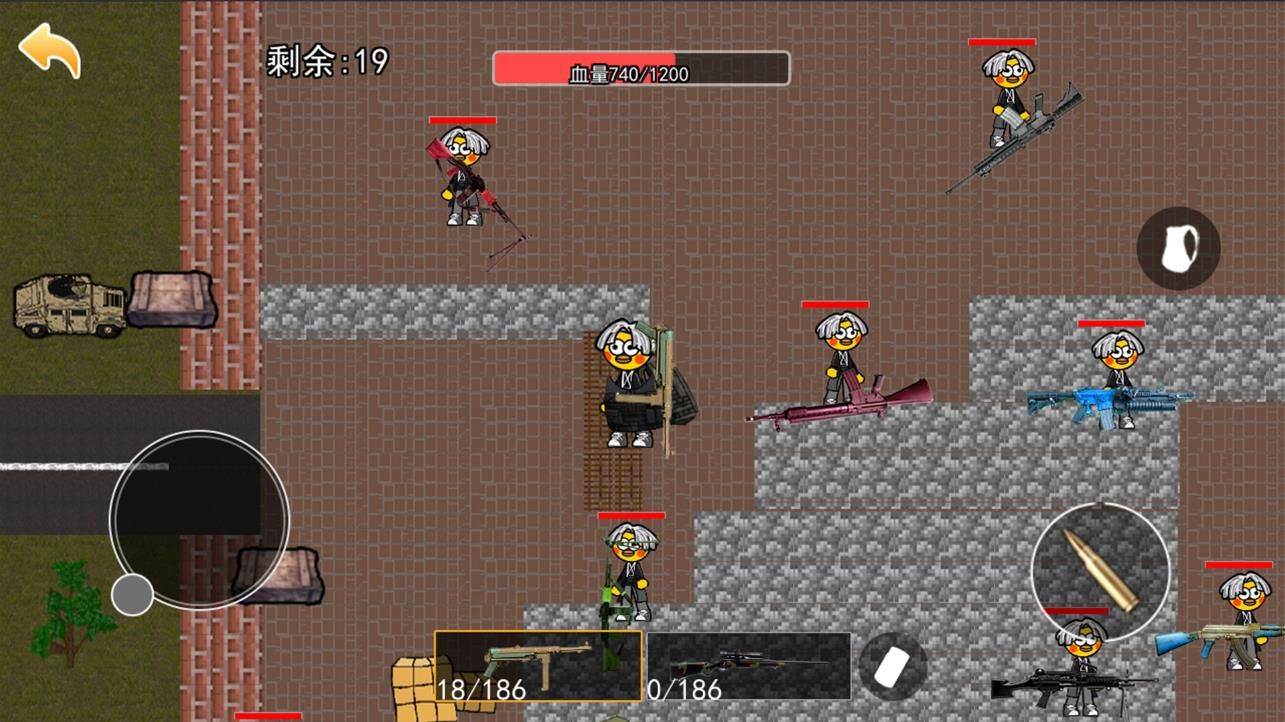Tap the round white eraser button
The height and width of the screenshot is (722, 1285).
coord(892,667)
